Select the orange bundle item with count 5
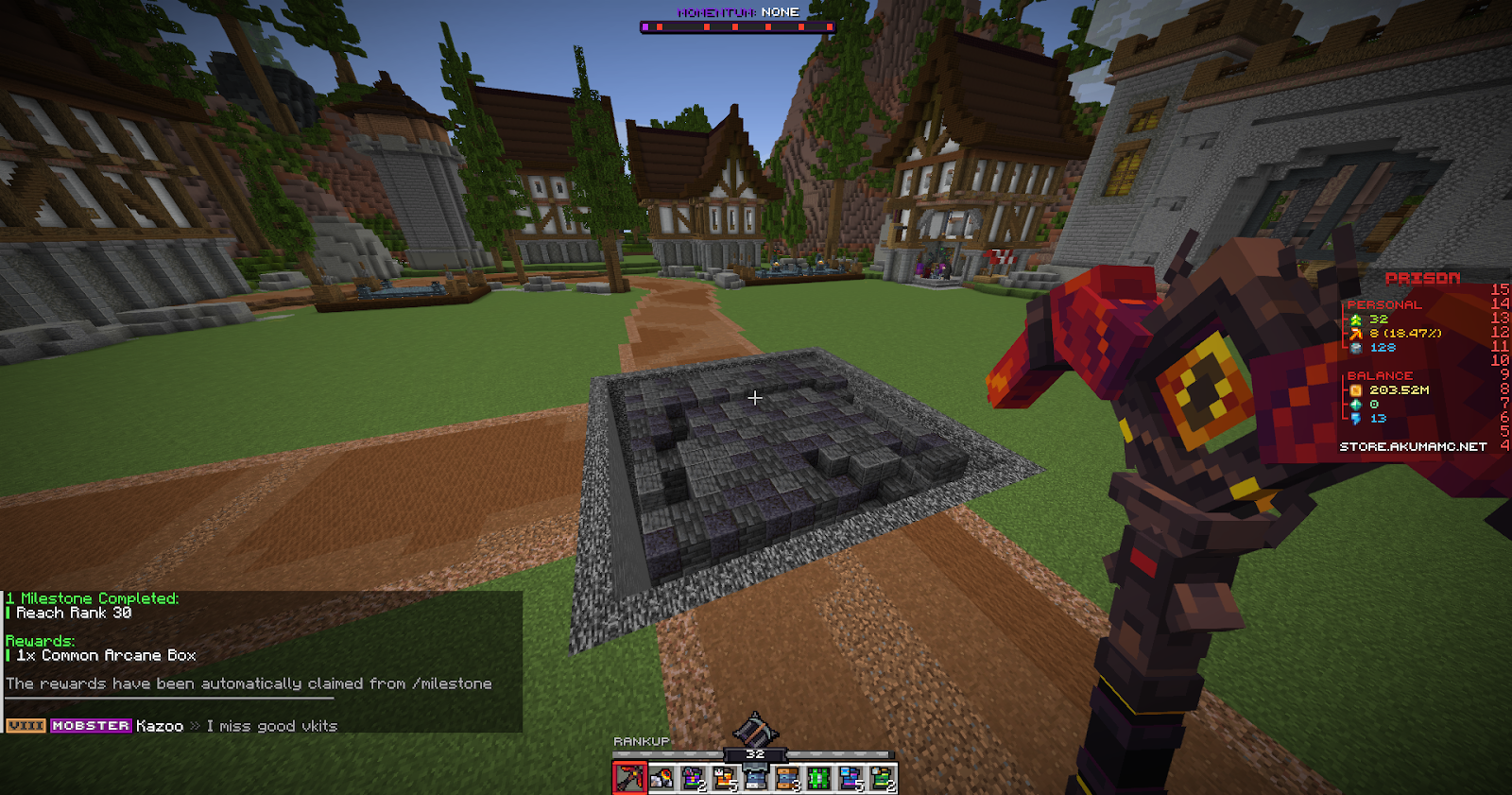The height and width of the screenshot is (795, 1512). tap(723, 775)
